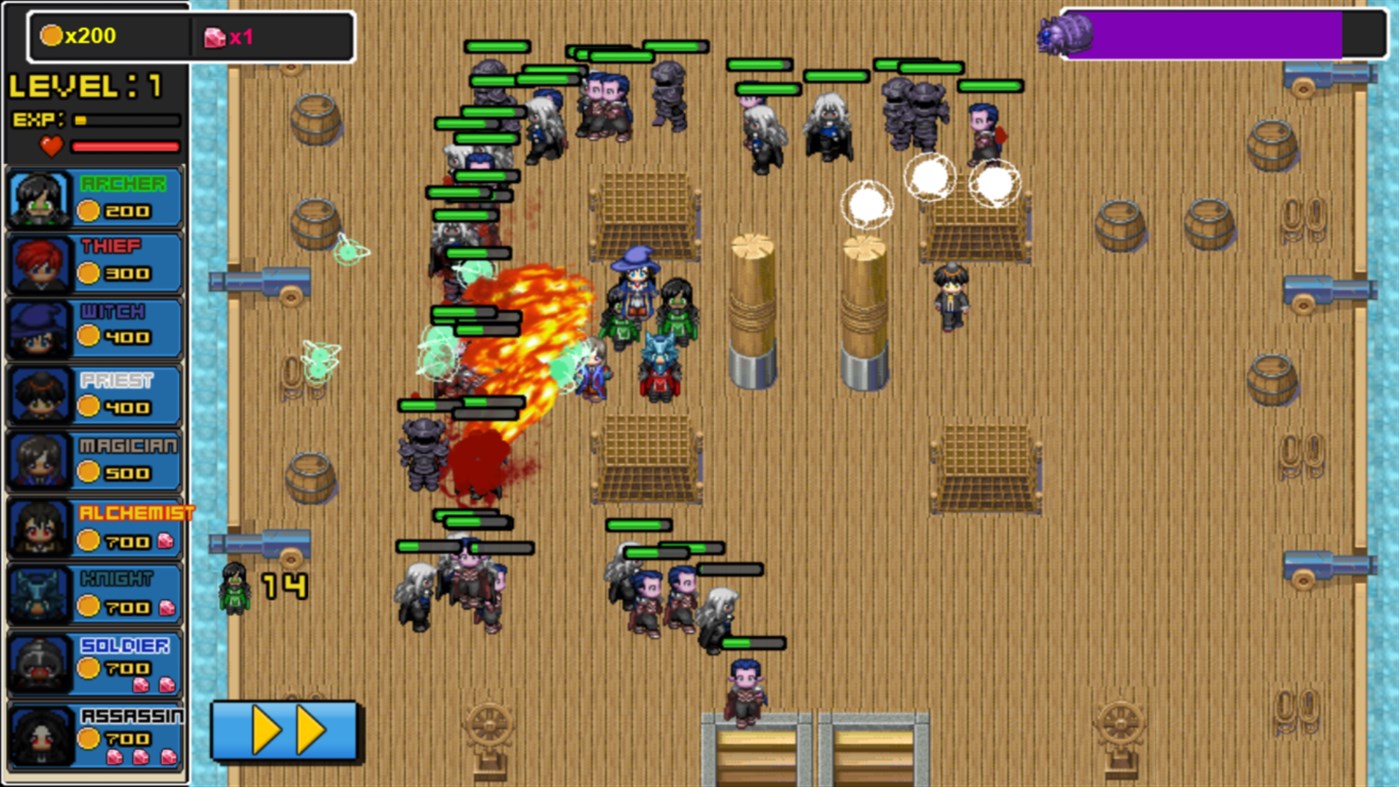Click the Archer portrait on its card
1399x787 pixels.
(38, 197)
